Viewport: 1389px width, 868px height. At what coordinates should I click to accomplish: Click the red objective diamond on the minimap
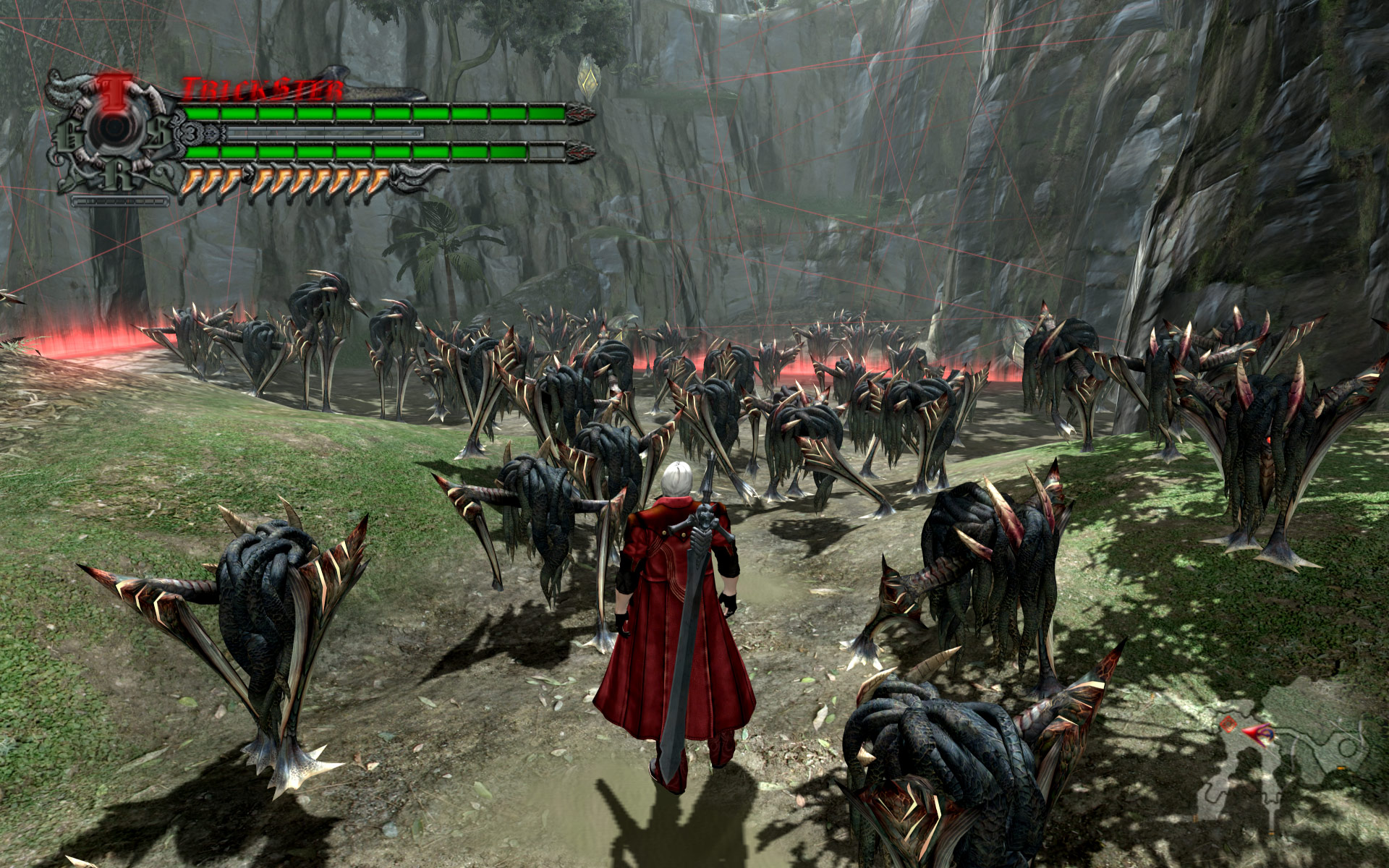pos(1228,725)
